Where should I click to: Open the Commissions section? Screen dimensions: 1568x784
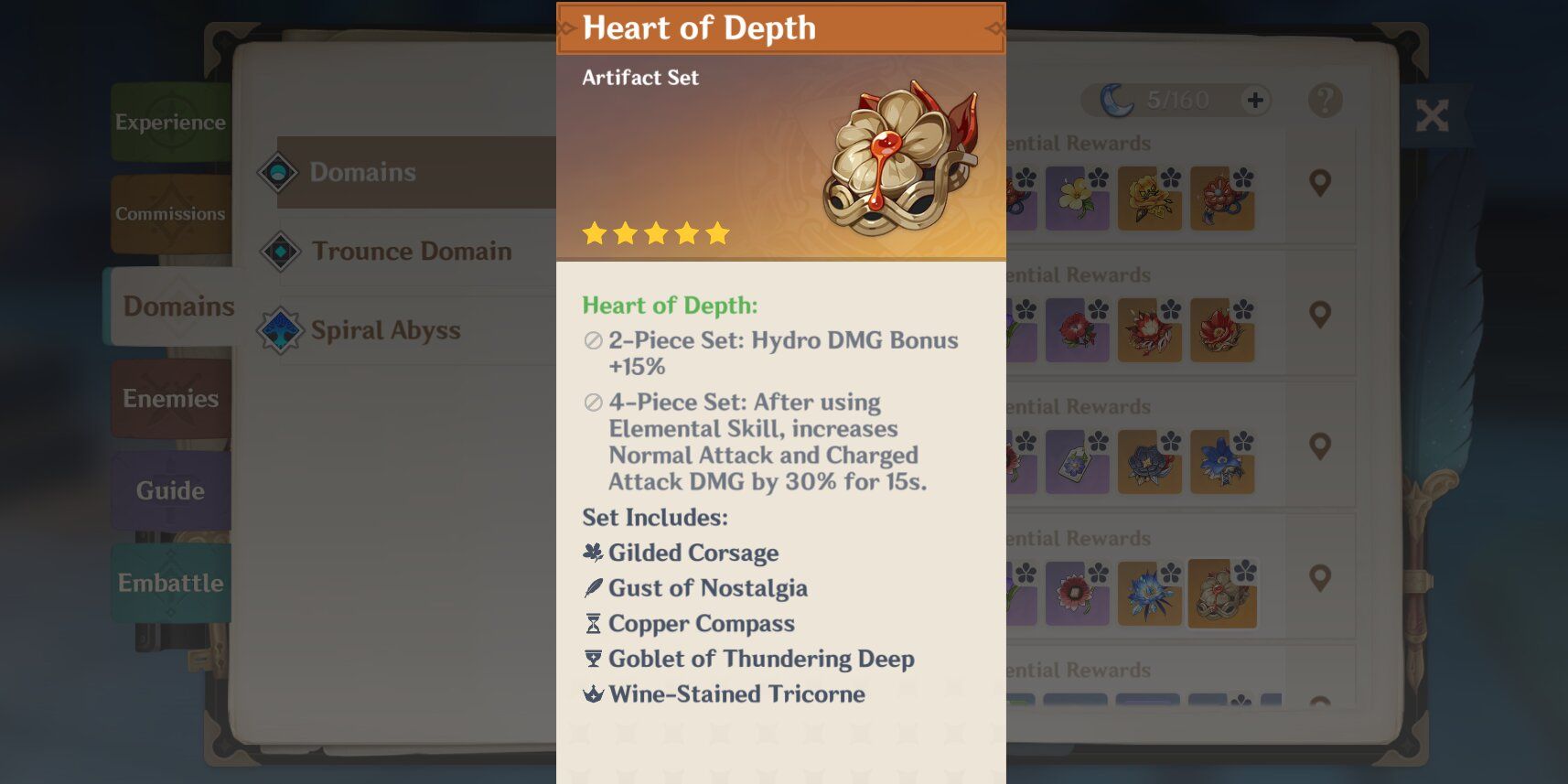point(170,213)
